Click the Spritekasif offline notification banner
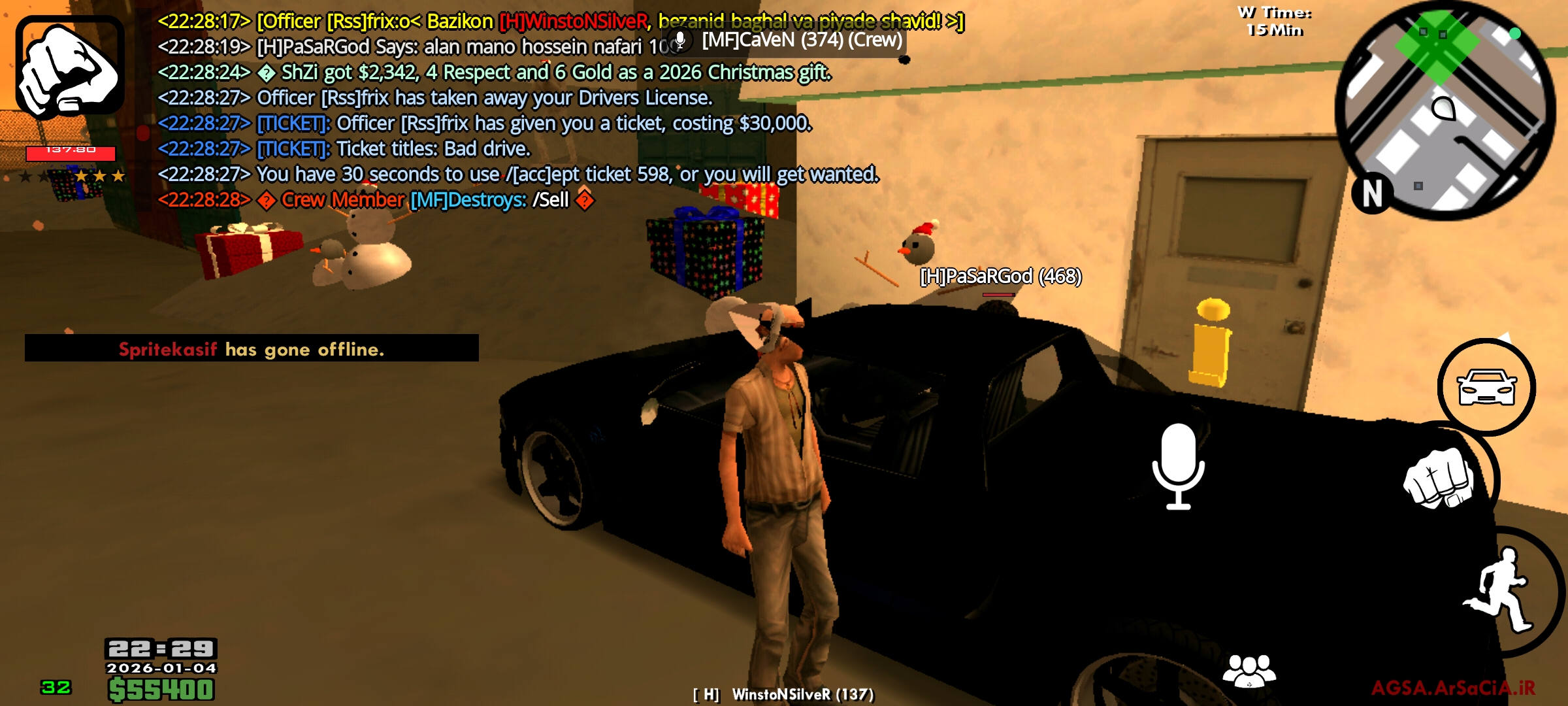This screenshot has height=706, width=1568. click(252, 350)
